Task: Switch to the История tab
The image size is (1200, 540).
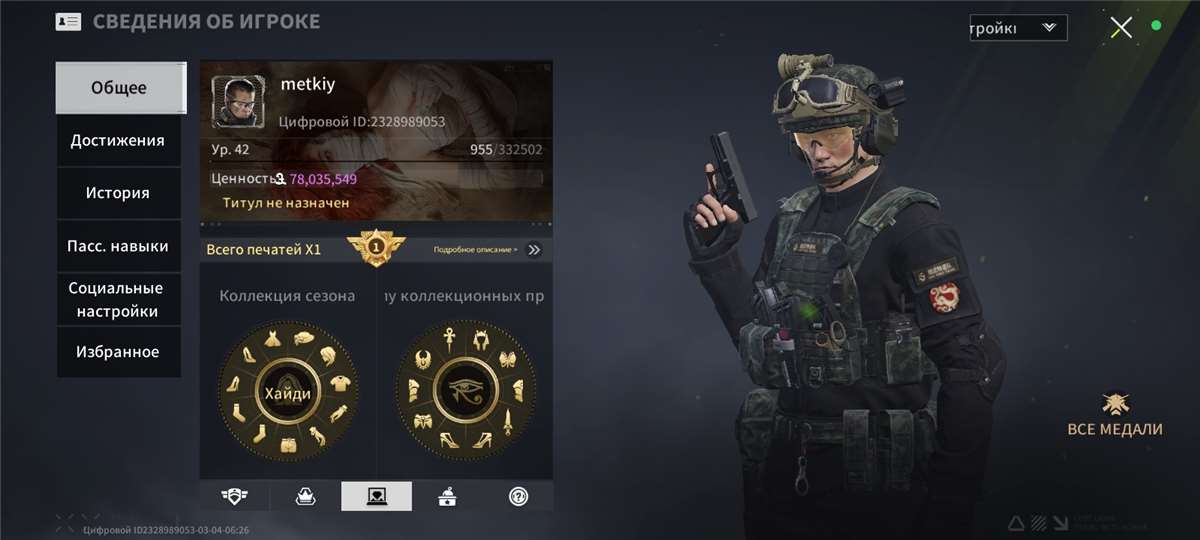Action: point(118,193)
